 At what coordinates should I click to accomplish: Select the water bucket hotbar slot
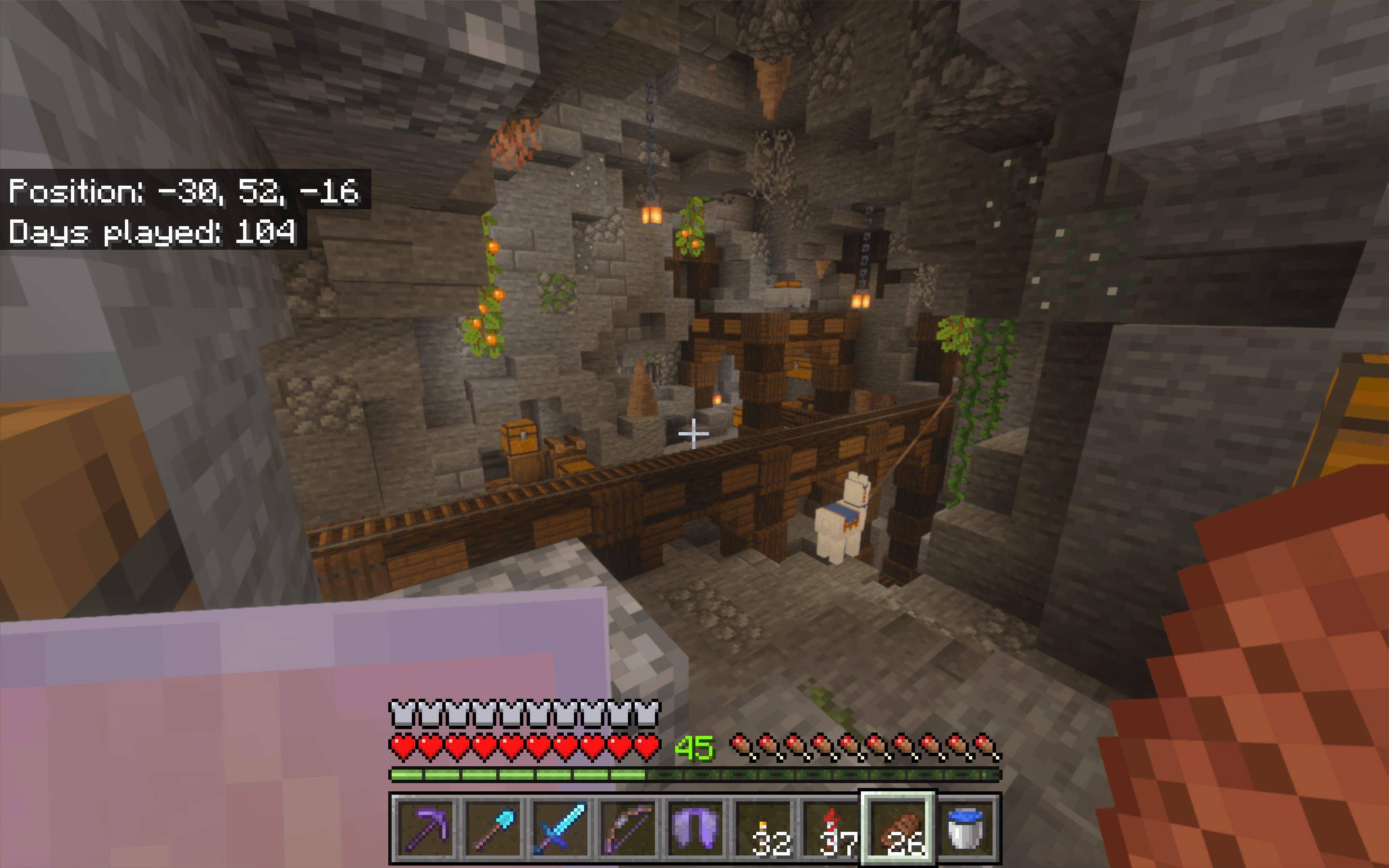click(966, 829)
